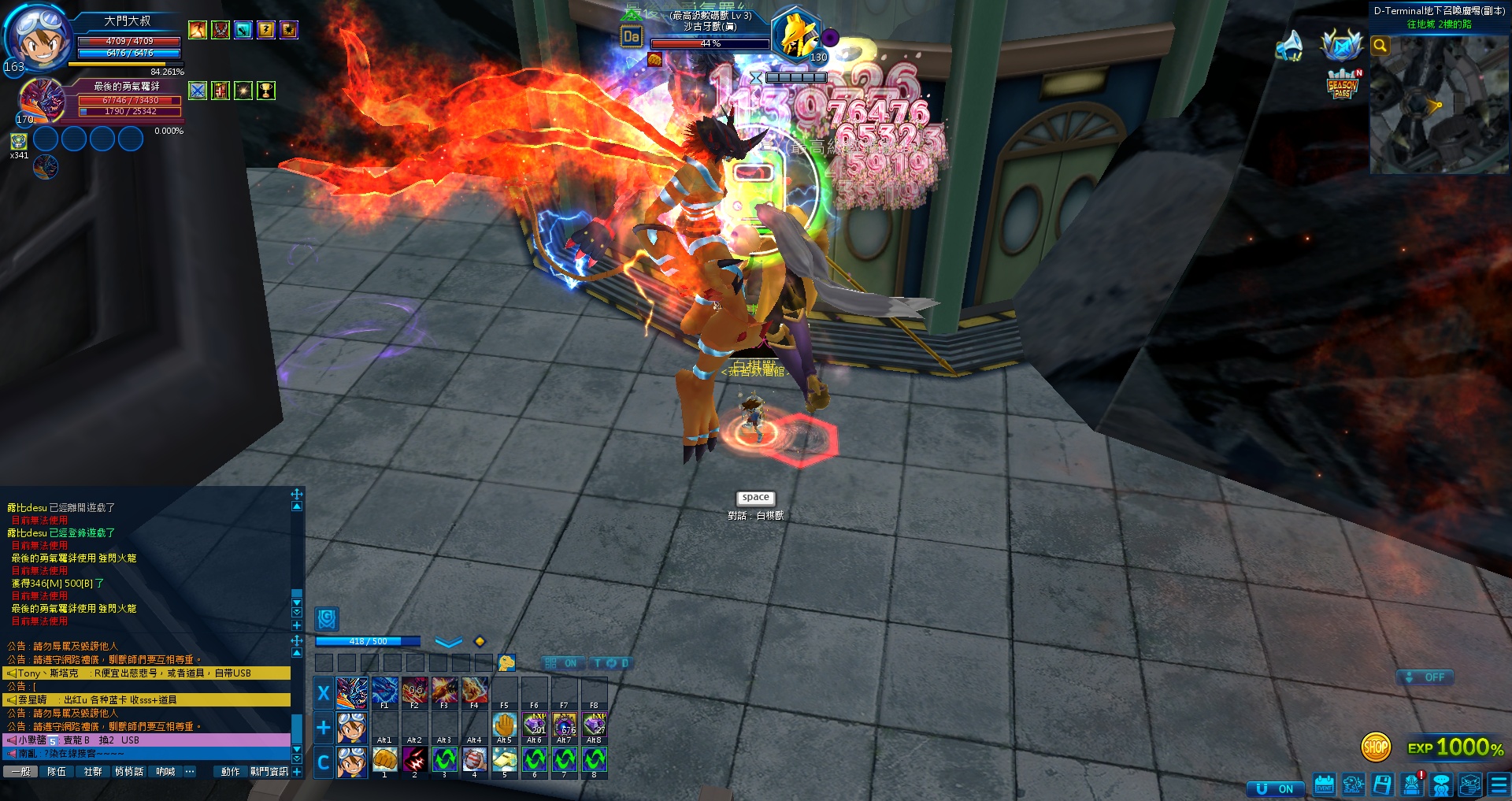Open the gold SHOP coin button
Image resolution: width=1512 pixels, height=801 pixels.
tap(1375, 747)
